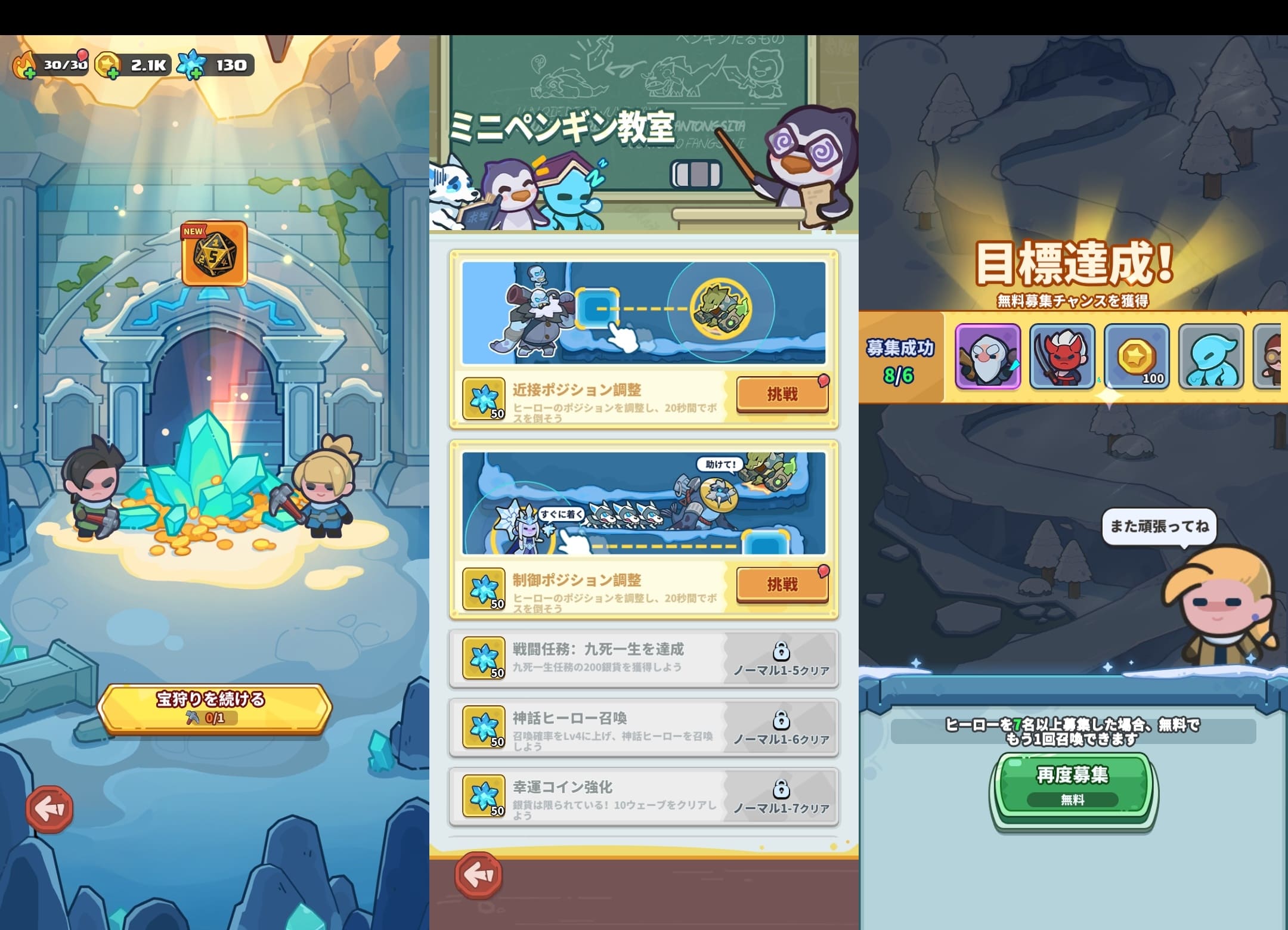The image size is (1288, 930).
Task: Tap the red back arrow on treasure cave screen
Action: coord(51,808)
